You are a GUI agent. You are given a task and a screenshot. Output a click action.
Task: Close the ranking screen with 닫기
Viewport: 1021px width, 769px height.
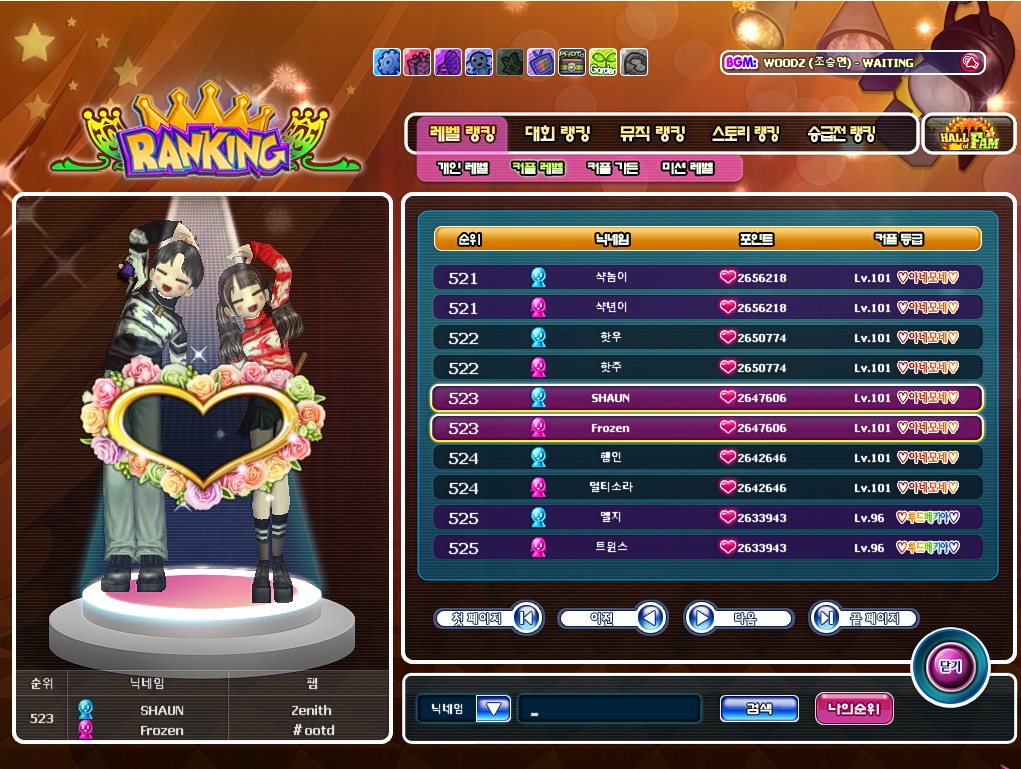pos(949,667)
